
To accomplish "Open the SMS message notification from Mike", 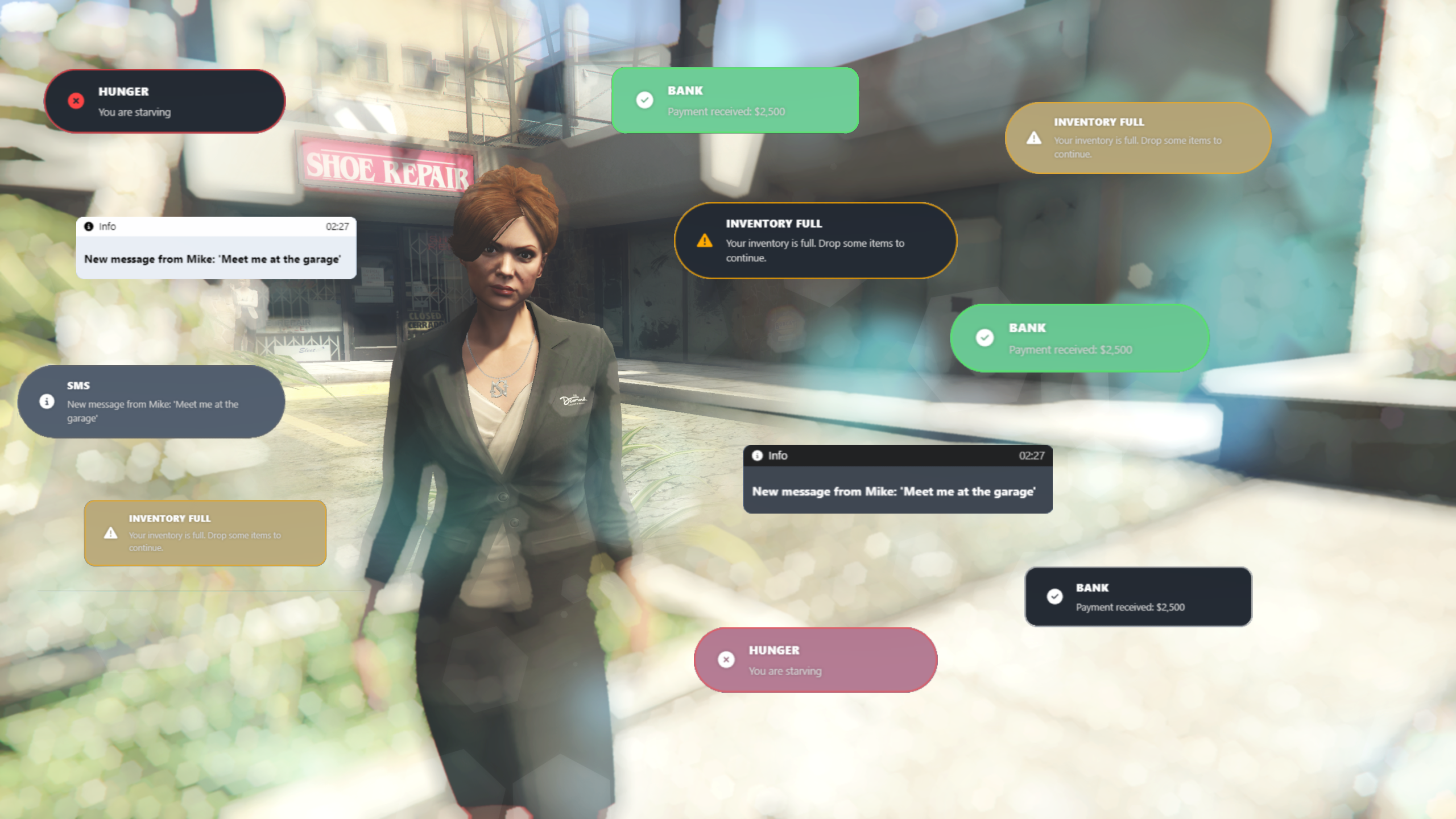I will tap(151, 402).
